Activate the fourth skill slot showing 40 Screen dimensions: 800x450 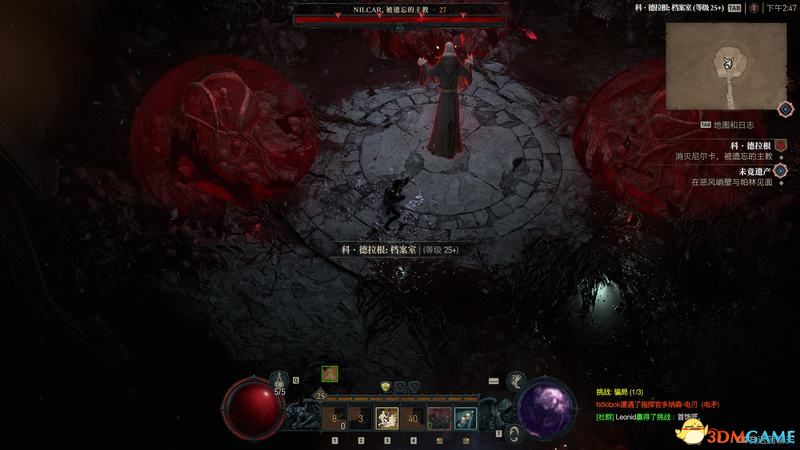click(x=412, y=418)
